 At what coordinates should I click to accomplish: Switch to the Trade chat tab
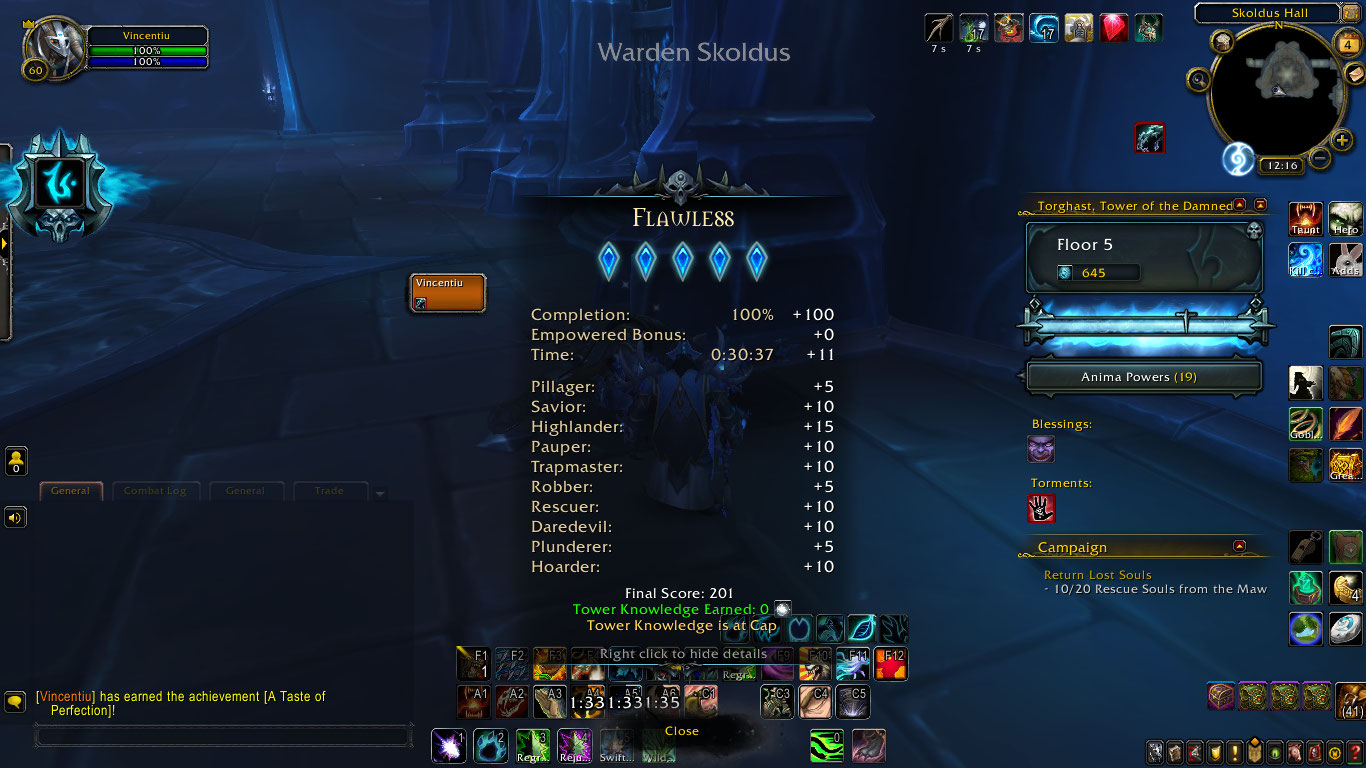tap(331, 490)
